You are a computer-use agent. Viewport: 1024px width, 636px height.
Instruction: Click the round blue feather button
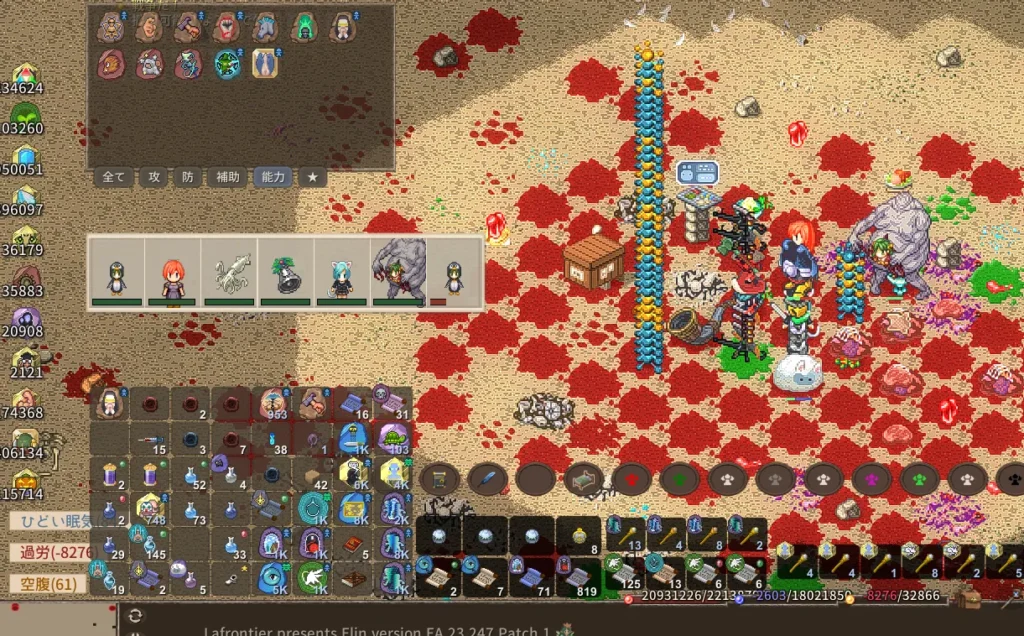pos(486,479)
